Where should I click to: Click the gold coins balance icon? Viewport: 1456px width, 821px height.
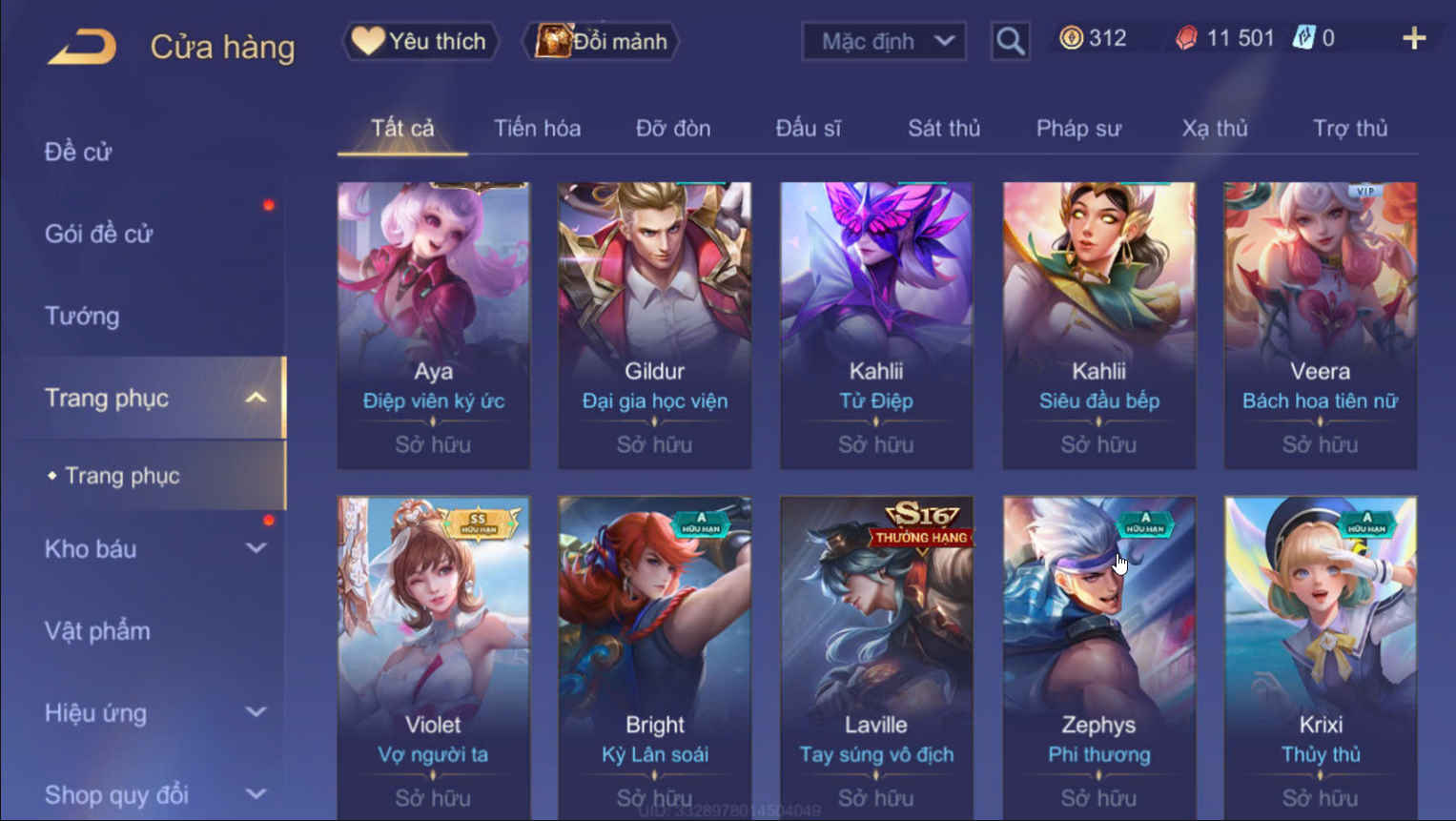coord(1072,38)
